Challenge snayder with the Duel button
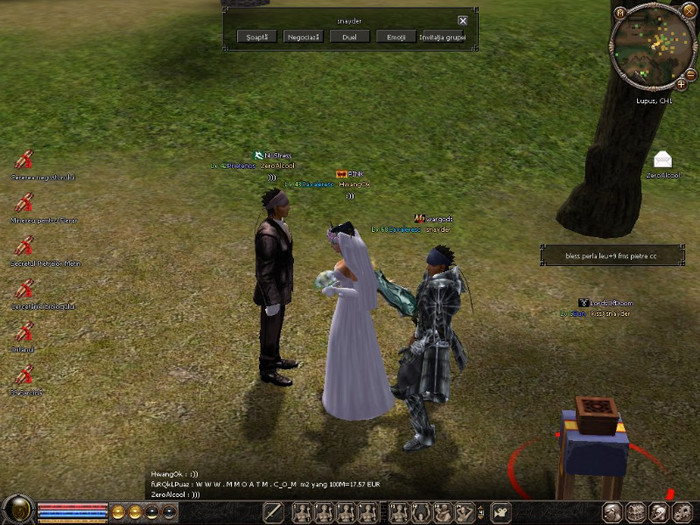This screenshot has width=700, height=525. (x=348, y=37)
